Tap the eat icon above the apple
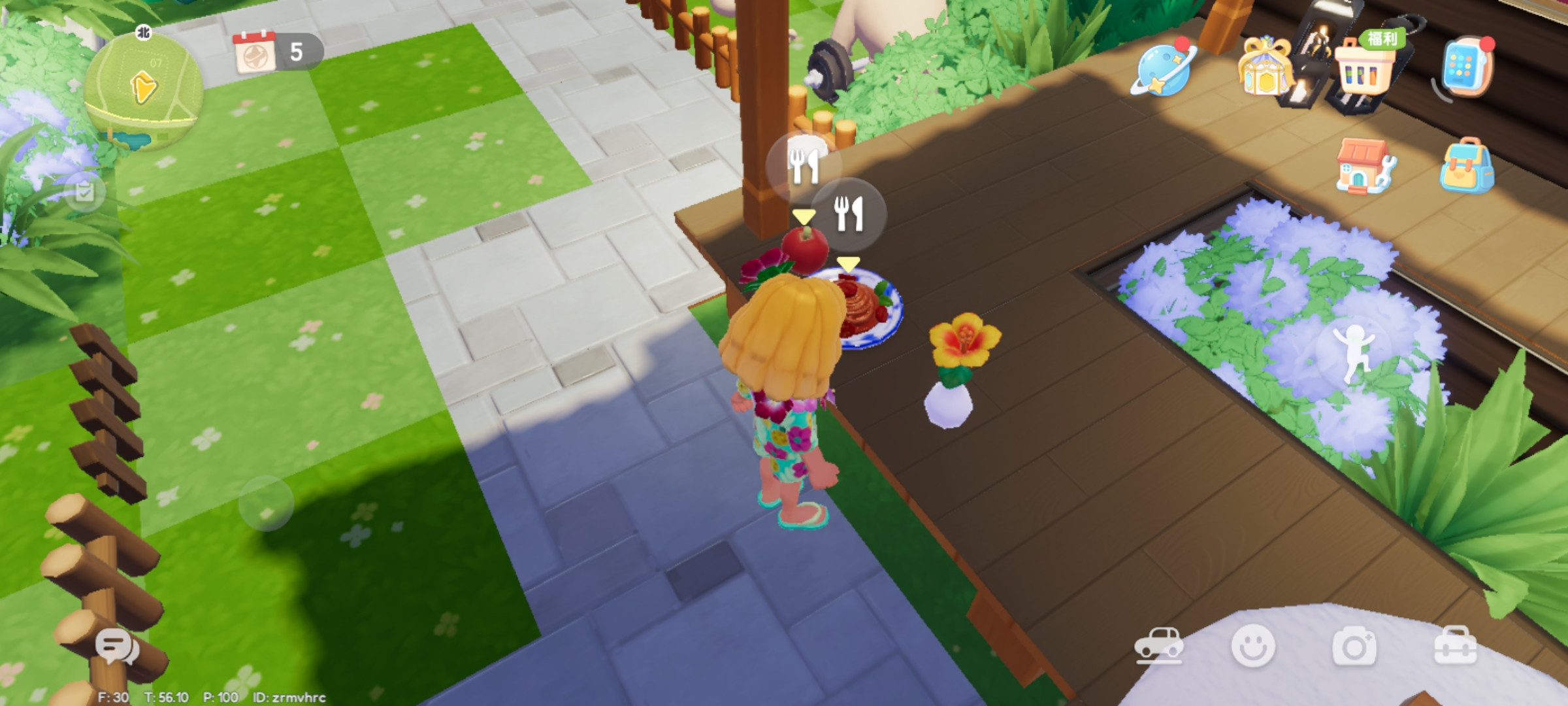 803,166
